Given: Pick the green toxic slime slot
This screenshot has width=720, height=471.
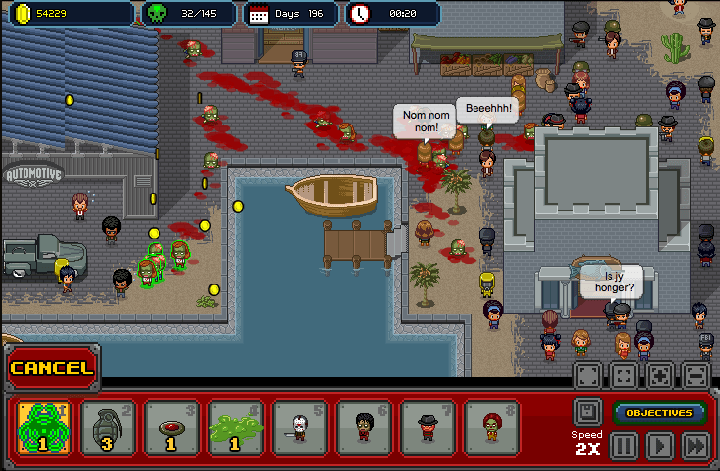Looking at the screenshot, I should tap(235, 427).
